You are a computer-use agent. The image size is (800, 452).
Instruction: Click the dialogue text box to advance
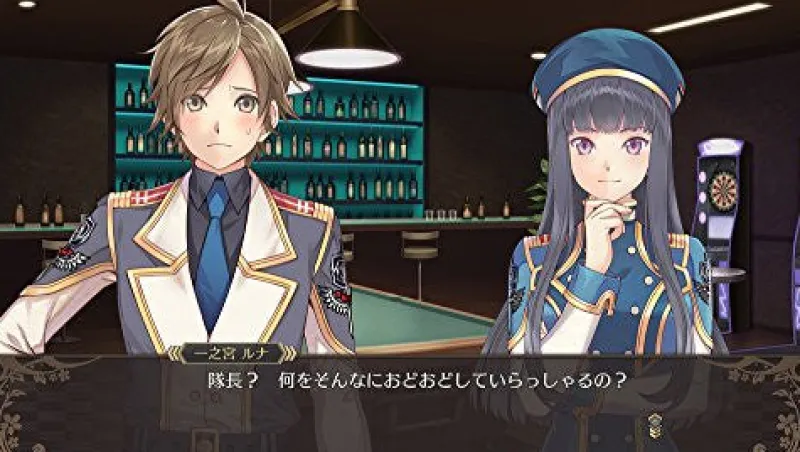coord(400,402)
